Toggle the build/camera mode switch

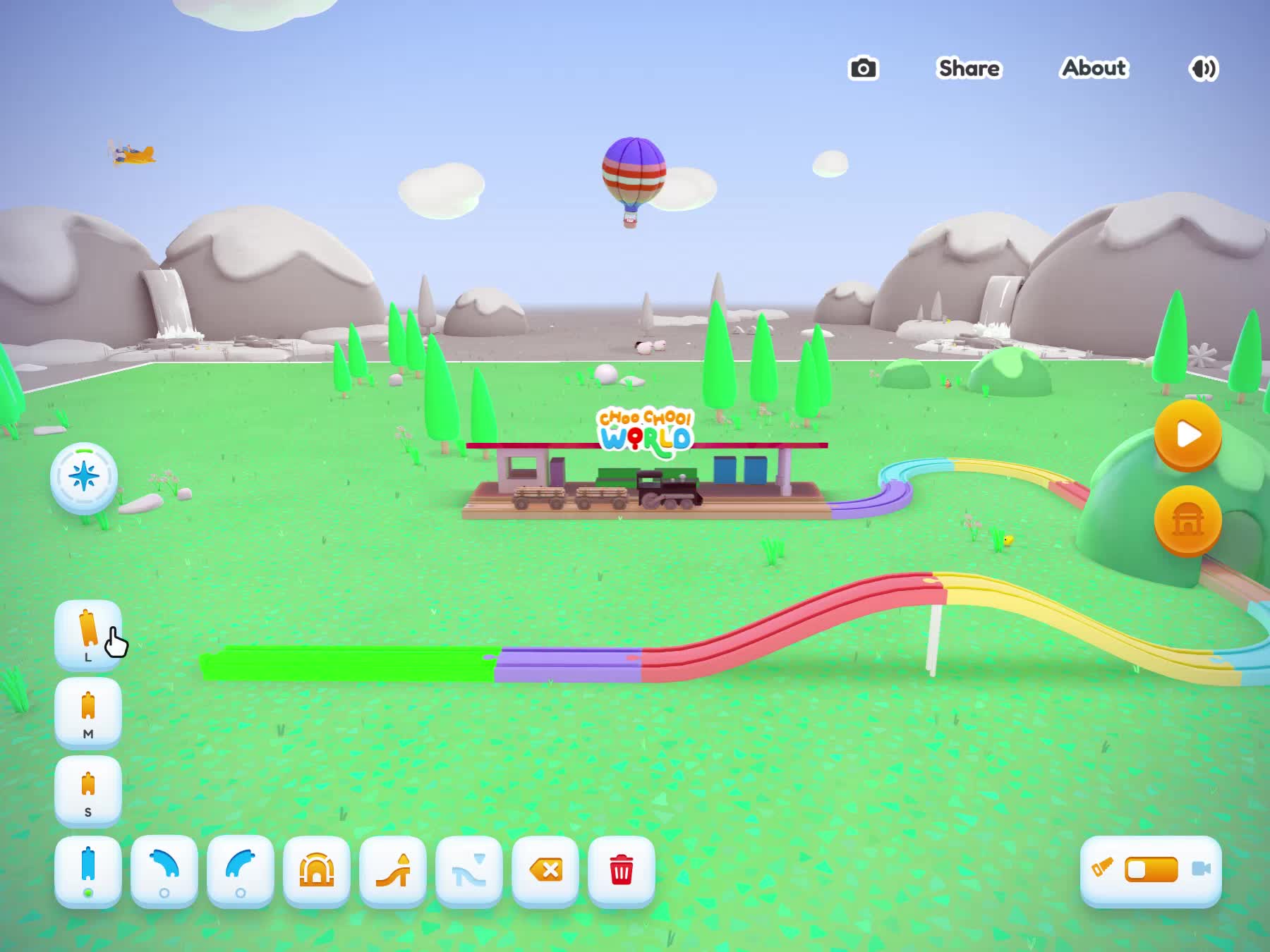pyautogui.click(x=1151, y=869)
